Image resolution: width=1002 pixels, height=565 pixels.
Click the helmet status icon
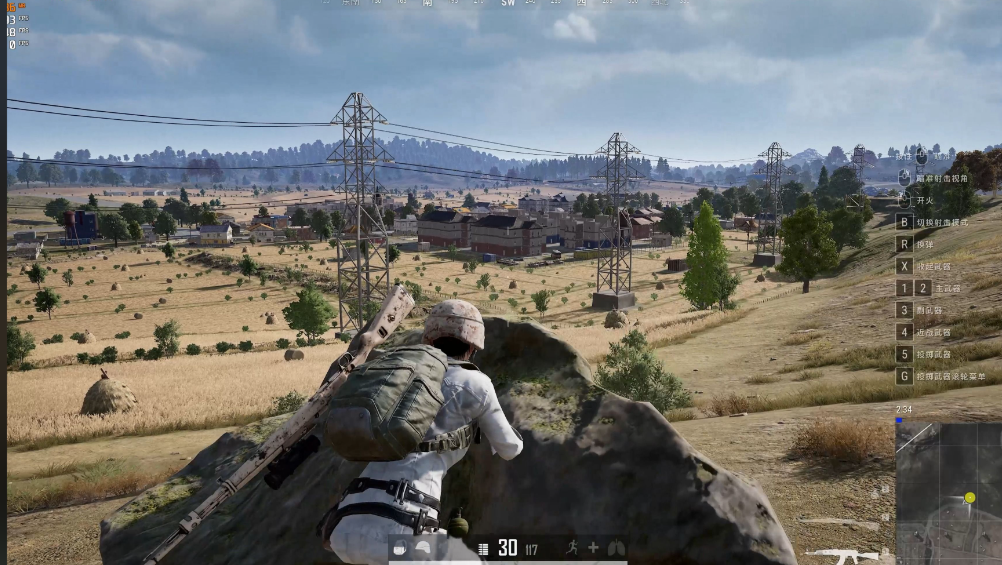click(x=422, y=548)
